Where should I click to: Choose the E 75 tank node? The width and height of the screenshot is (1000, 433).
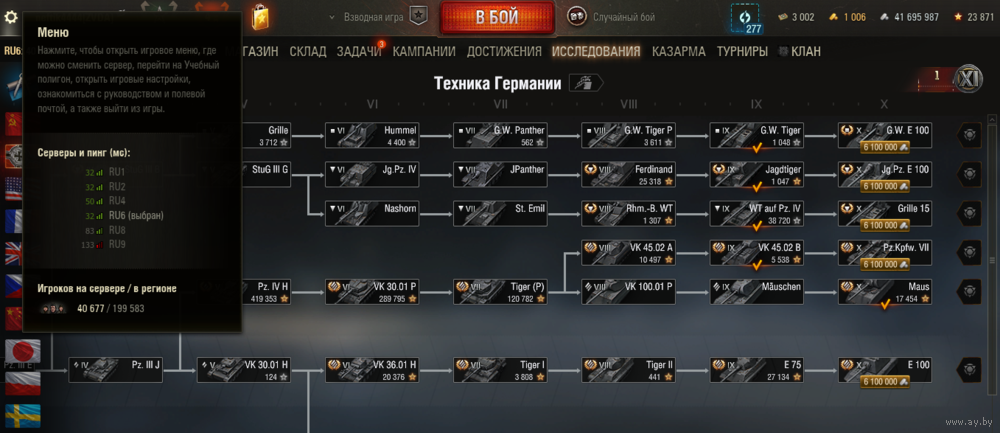click(x=756, y=369)
